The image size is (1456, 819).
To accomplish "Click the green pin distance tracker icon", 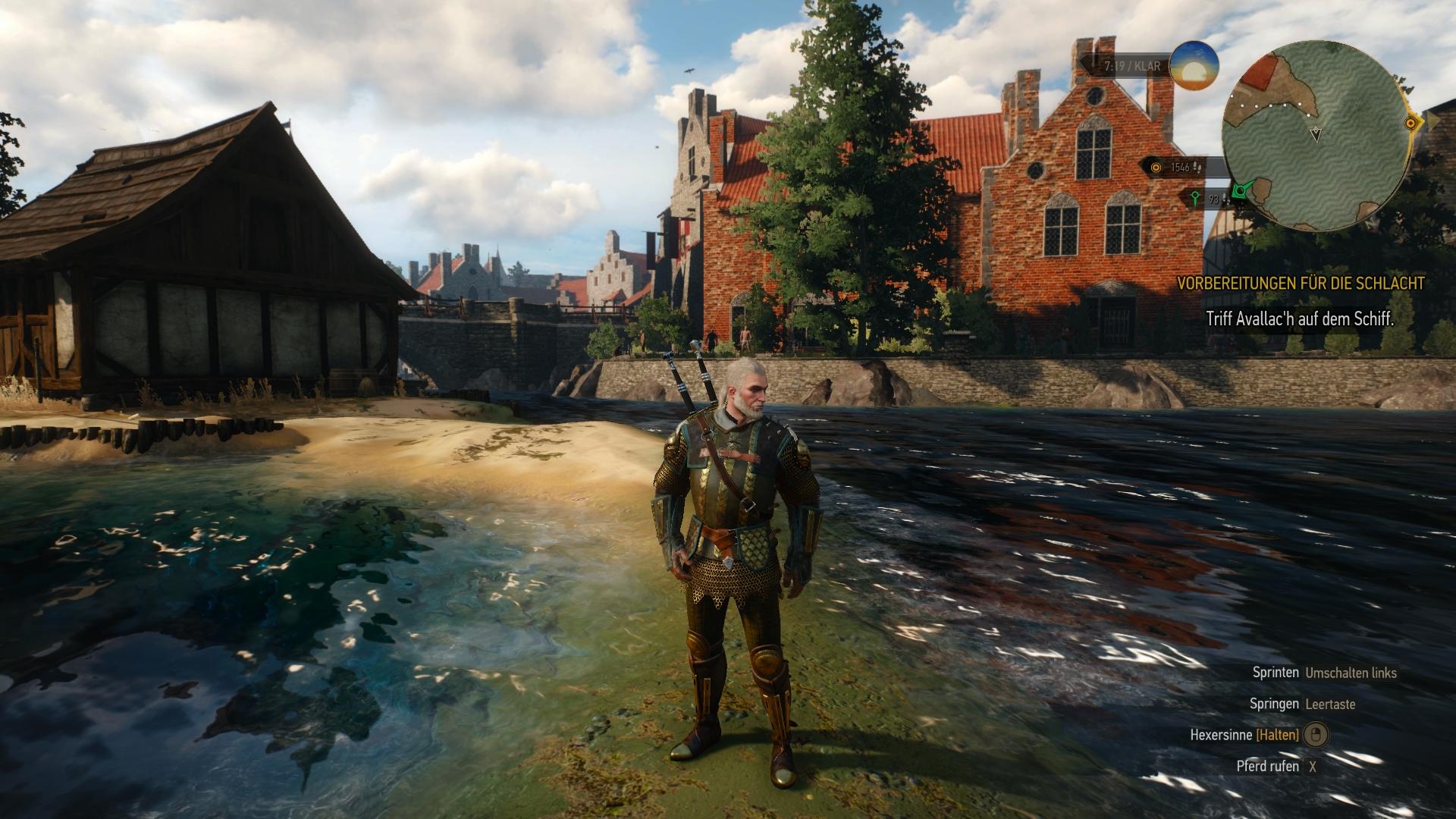I will [1194, 199].
